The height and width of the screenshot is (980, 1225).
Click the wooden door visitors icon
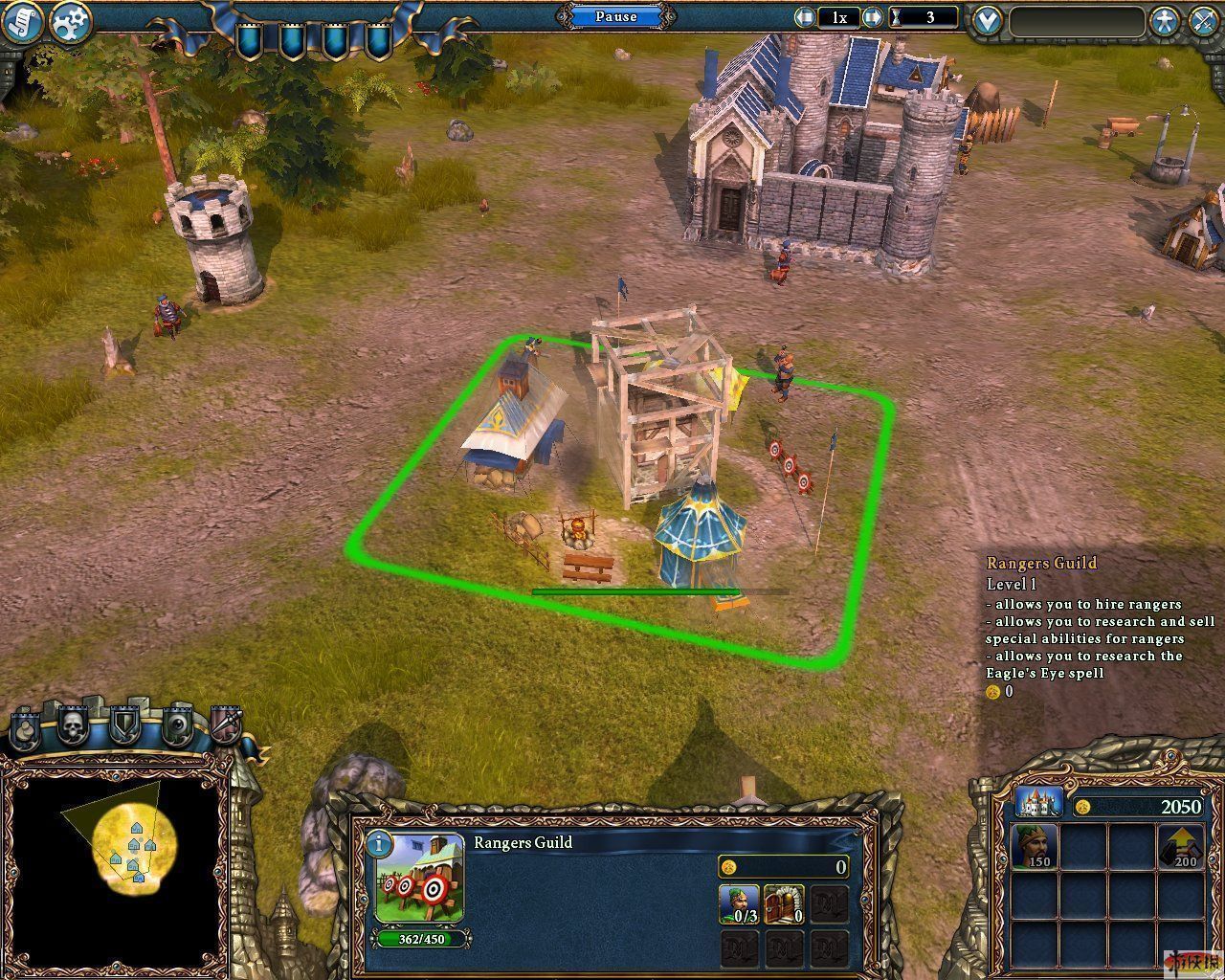point(784,904)
